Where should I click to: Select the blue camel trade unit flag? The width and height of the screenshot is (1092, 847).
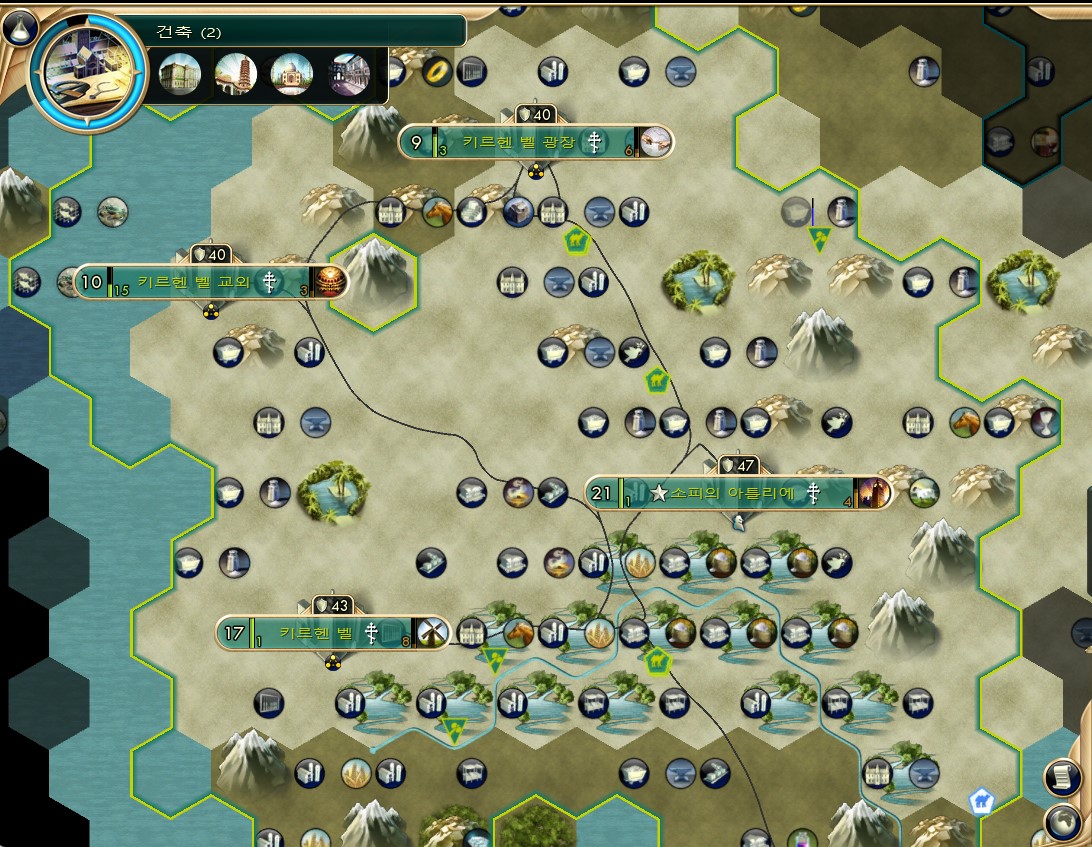981,800
